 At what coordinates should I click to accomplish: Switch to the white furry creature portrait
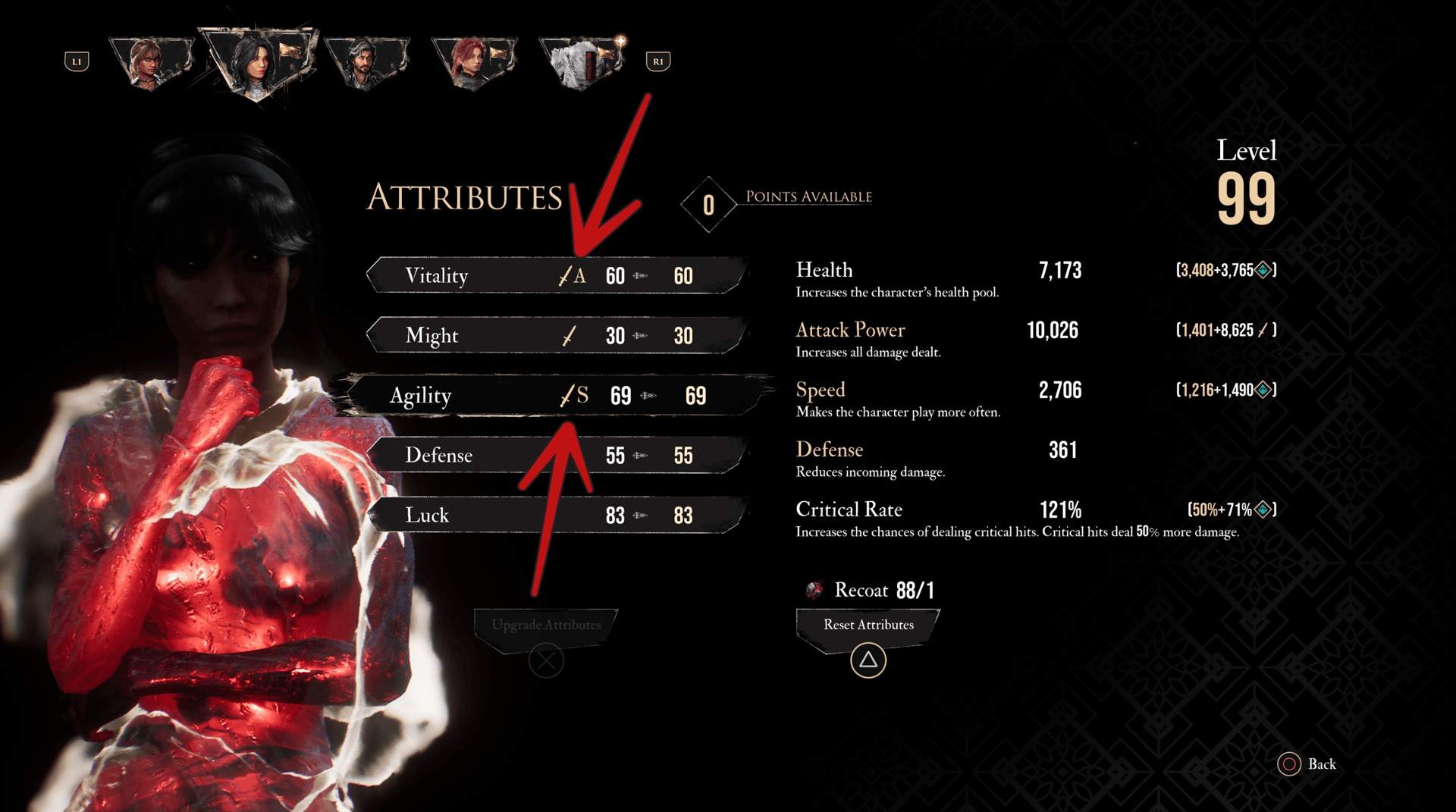click(x=581, y=62)
